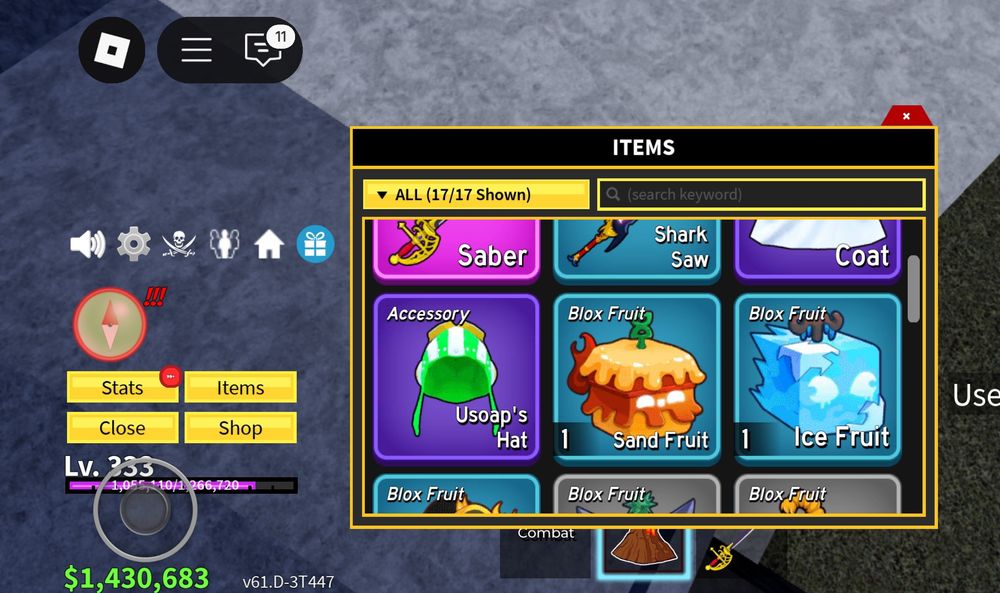Open the ALL (17/17 Shown) filter dropdown
The width and height of the screenshot is (1000, 593).
pyautogui.click(x=476, y=195)
